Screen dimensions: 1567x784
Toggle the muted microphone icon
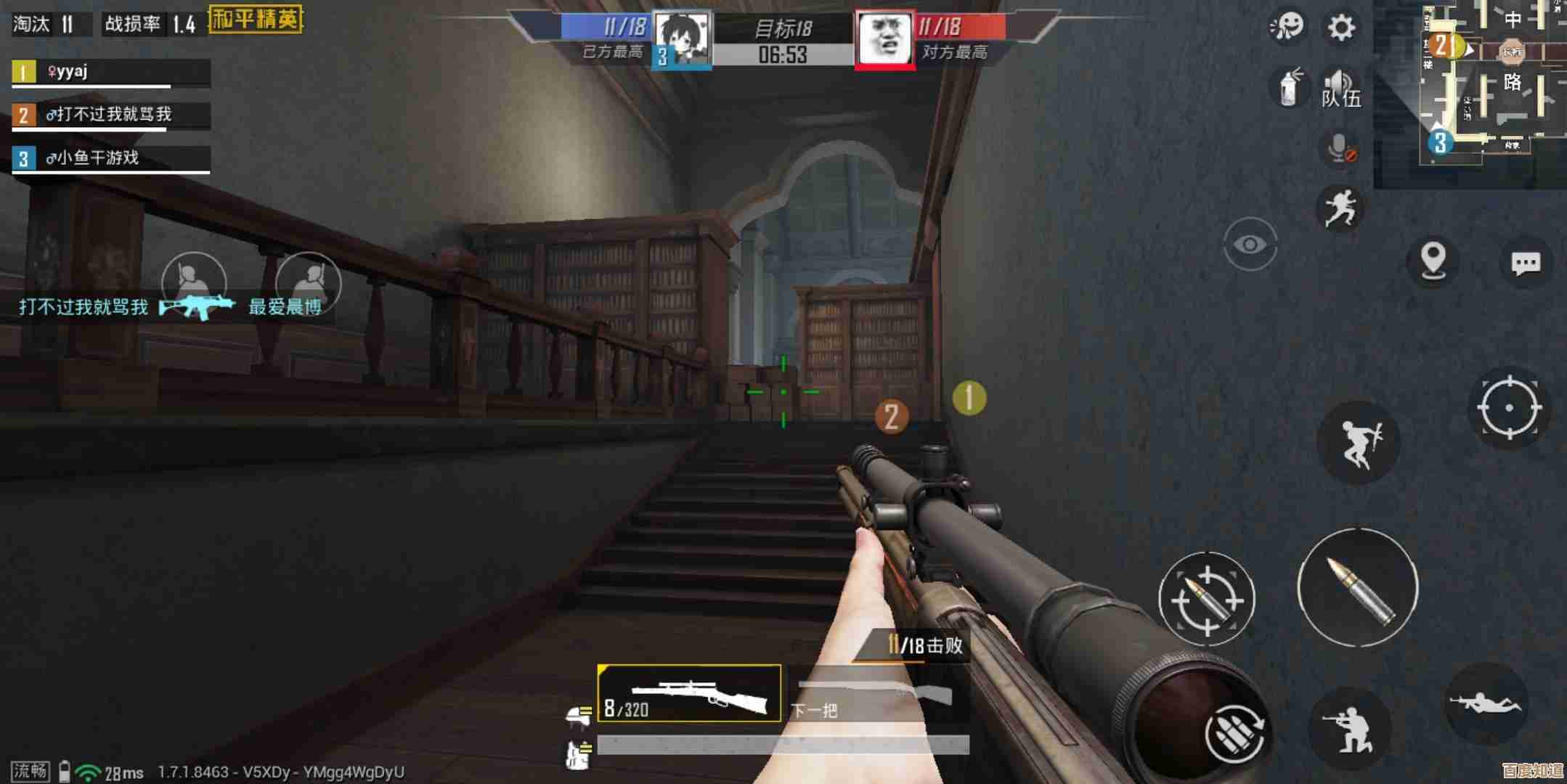[1340, 150]
